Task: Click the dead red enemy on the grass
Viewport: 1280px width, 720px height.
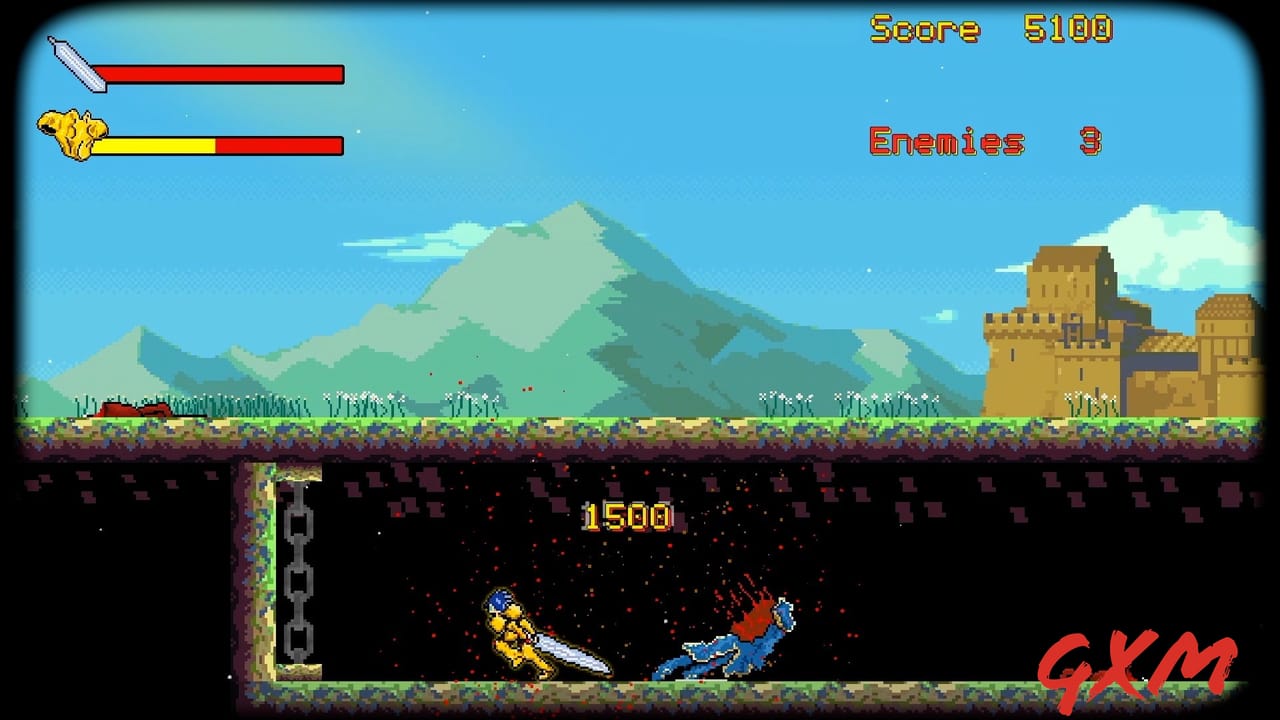Action: click(x=135, y=410)
